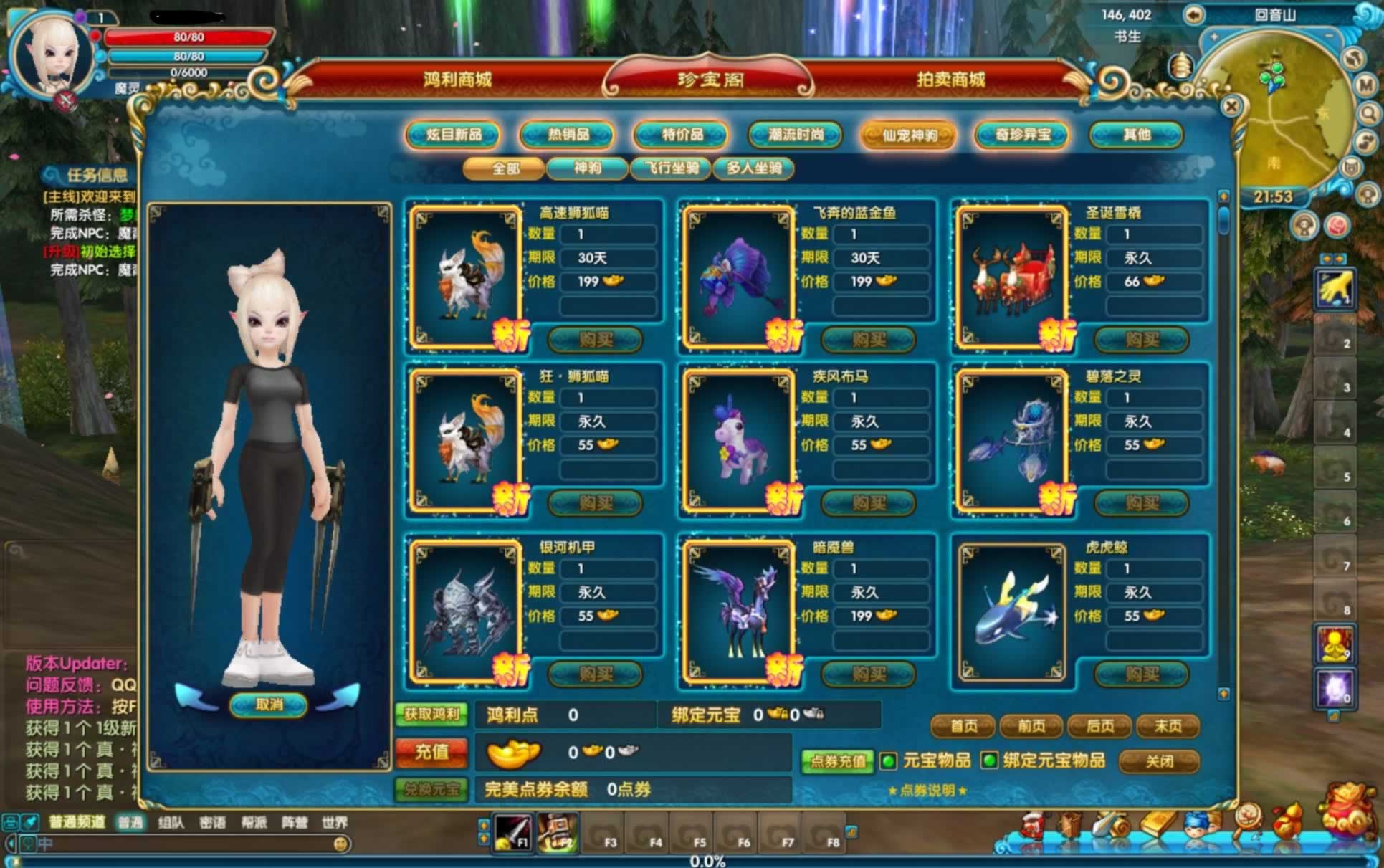Cancel the preview with 取消 button
The width and height of the screenshot is (1384, 868).
pyautogui.click(x=269, y=705)
